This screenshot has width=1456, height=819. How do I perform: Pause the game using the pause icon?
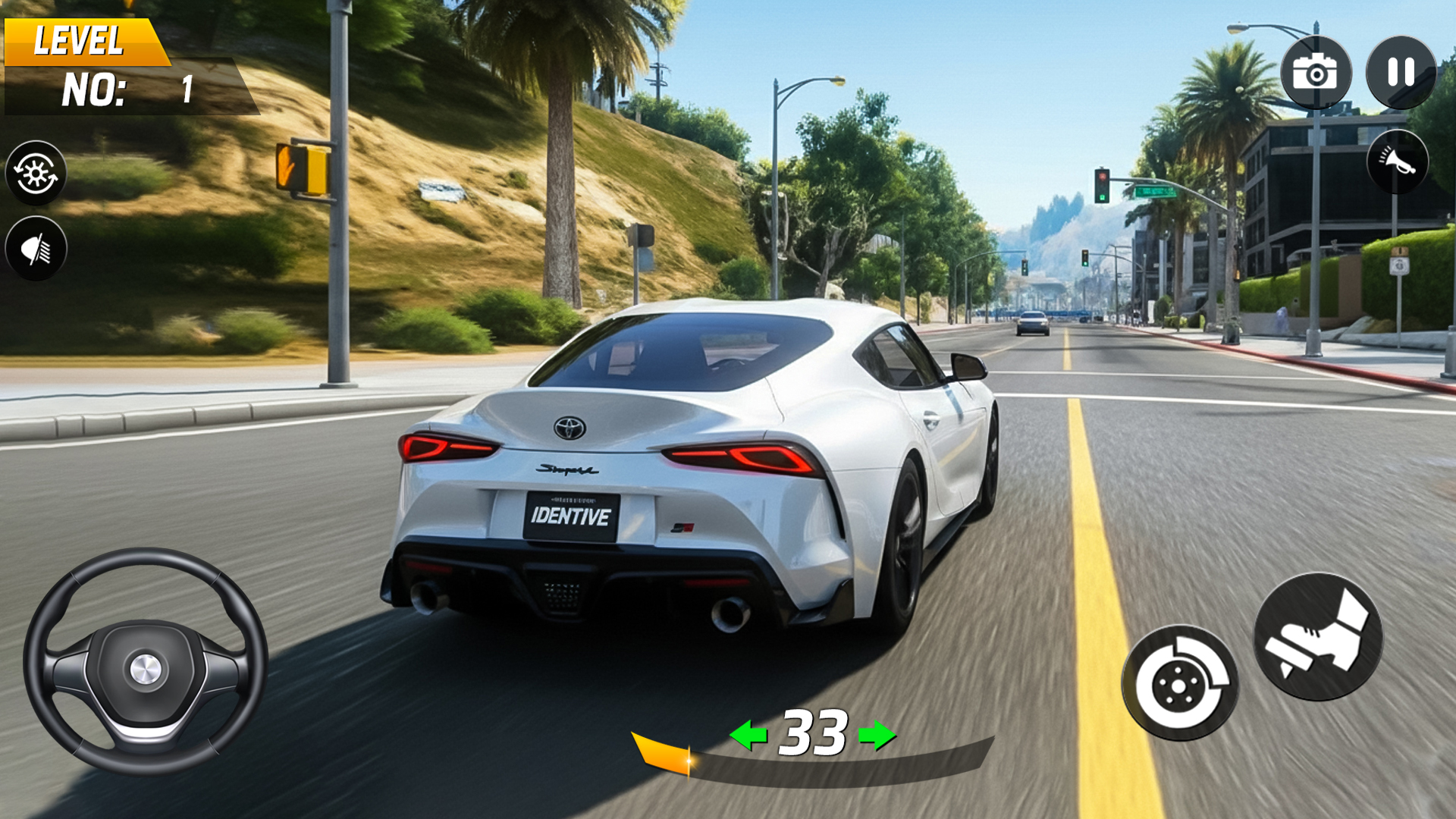1401,74
